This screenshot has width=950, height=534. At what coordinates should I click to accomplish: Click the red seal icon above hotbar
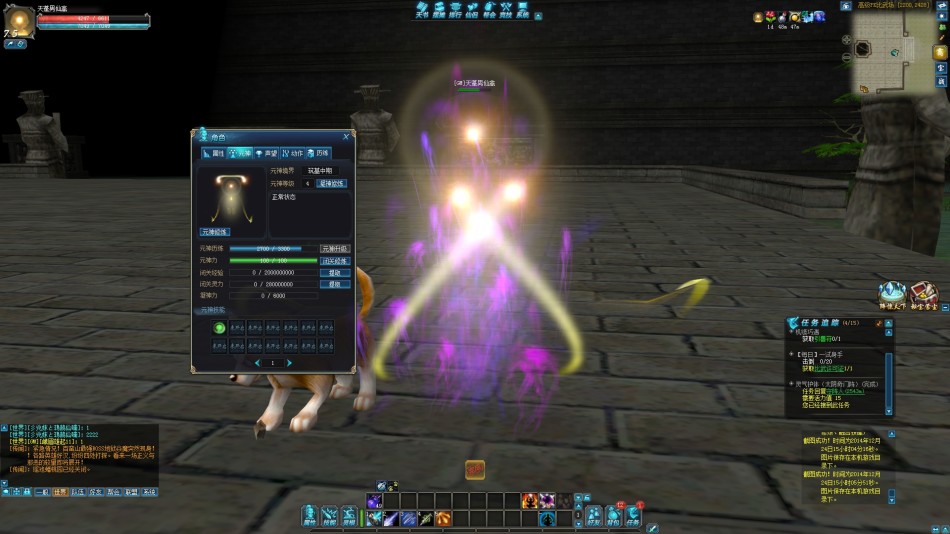[x=475, y=469]
